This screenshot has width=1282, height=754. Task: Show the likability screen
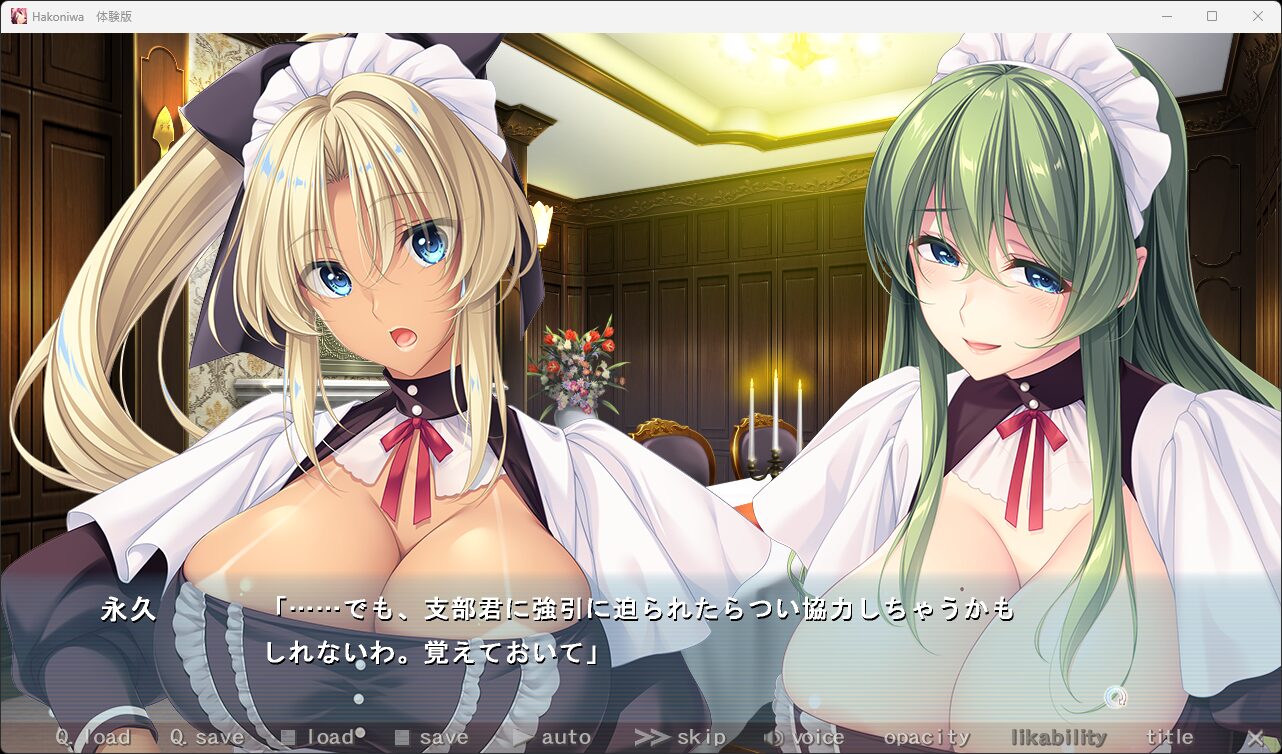(1059, 738)
